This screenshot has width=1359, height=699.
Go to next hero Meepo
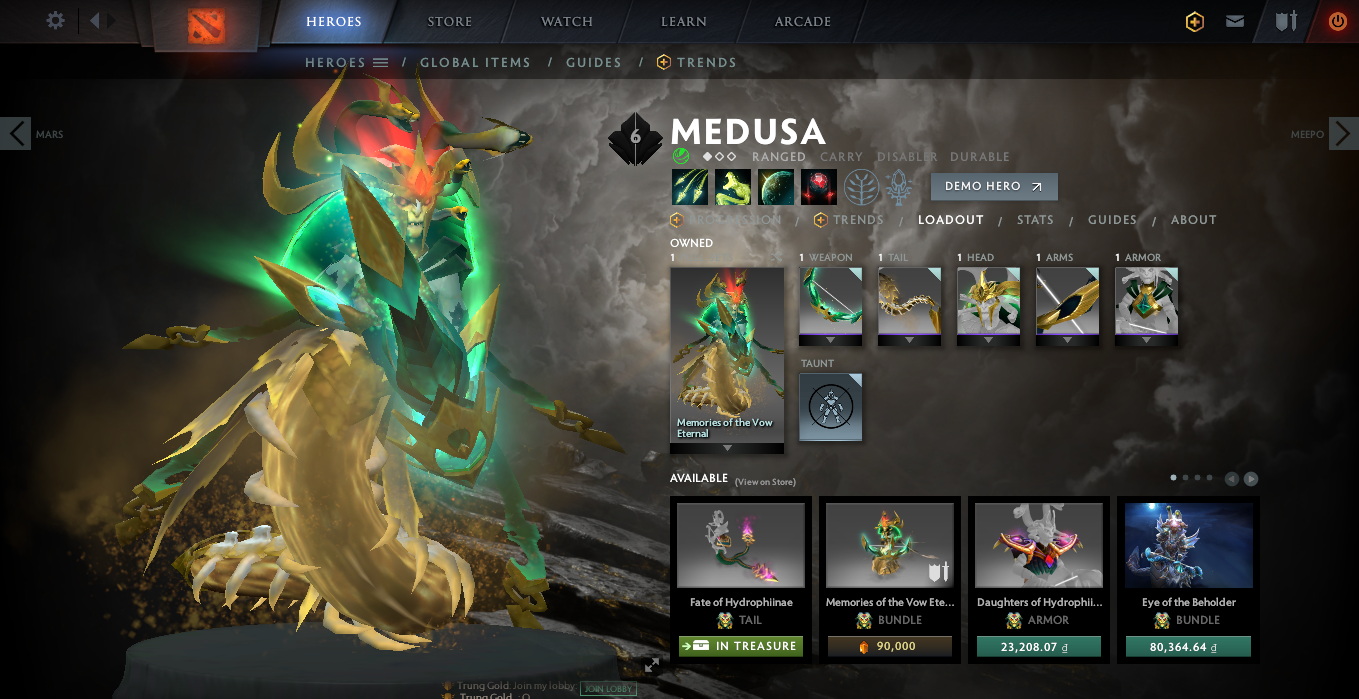pos(1343,133)
